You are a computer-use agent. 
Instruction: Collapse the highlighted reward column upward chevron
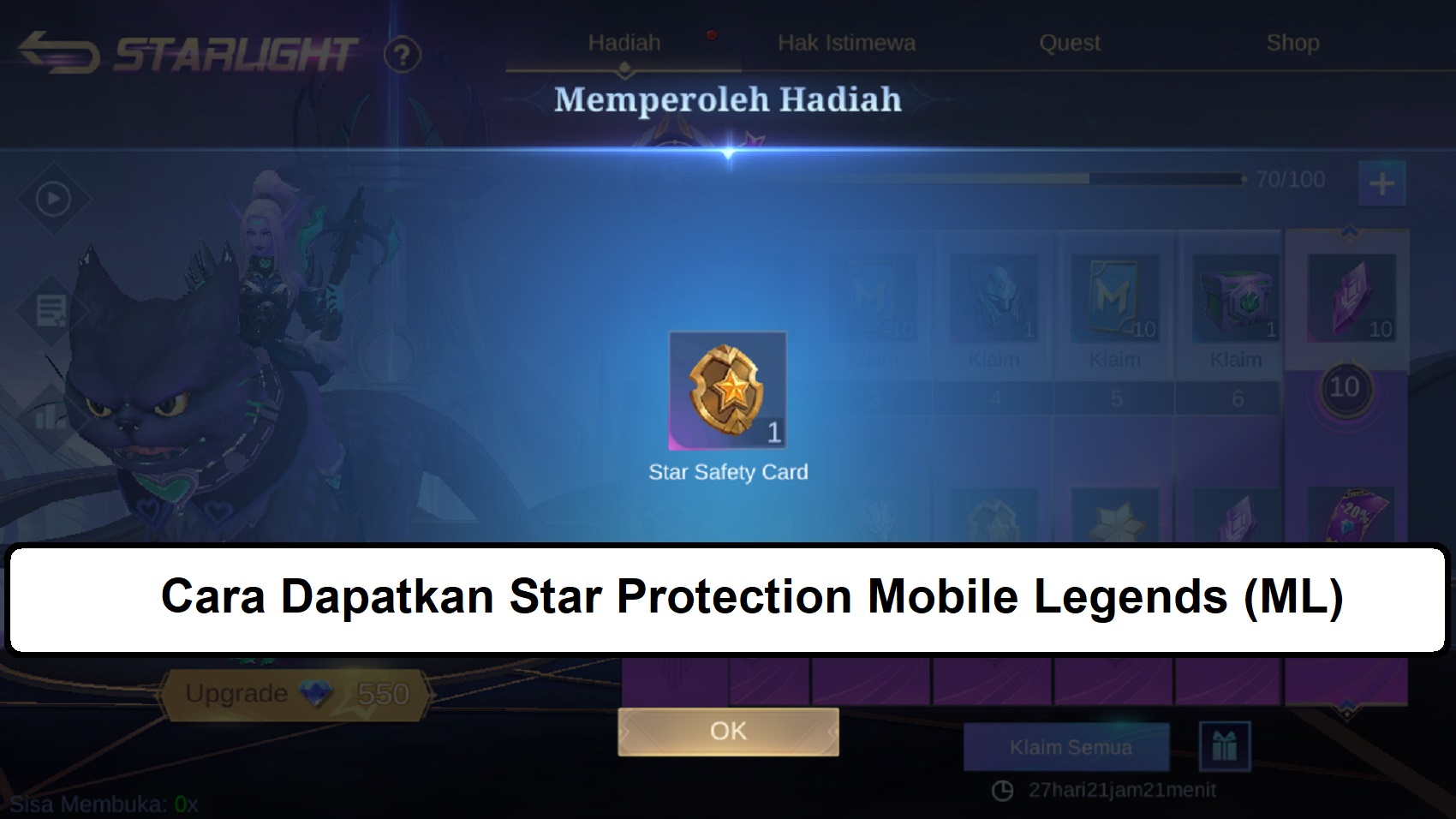click(x=1351, y=231)
